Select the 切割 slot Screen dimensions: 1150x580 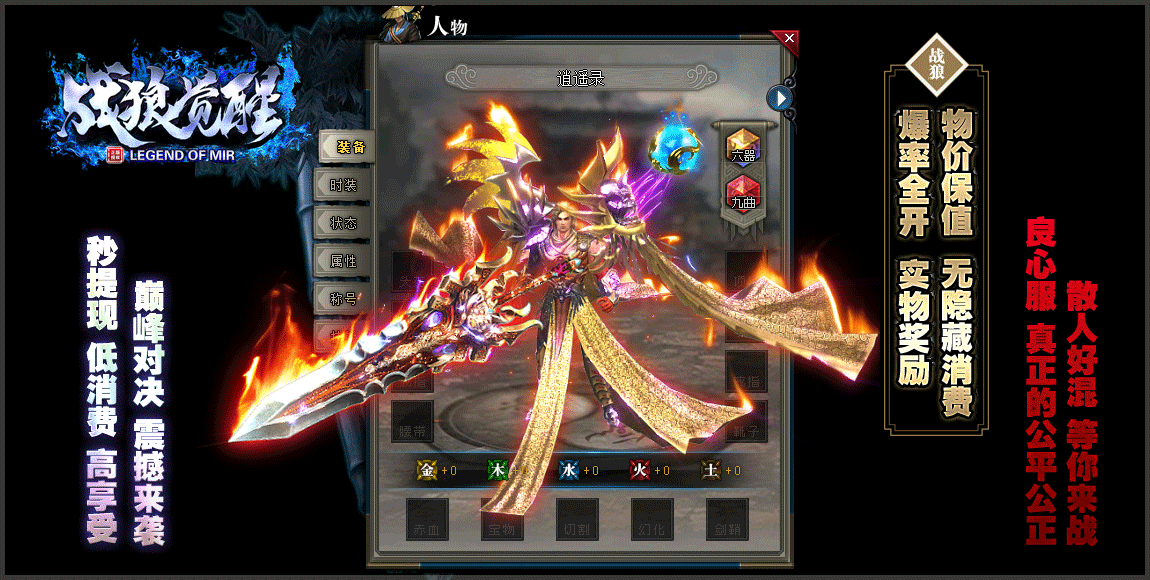(x=577, y=519)
